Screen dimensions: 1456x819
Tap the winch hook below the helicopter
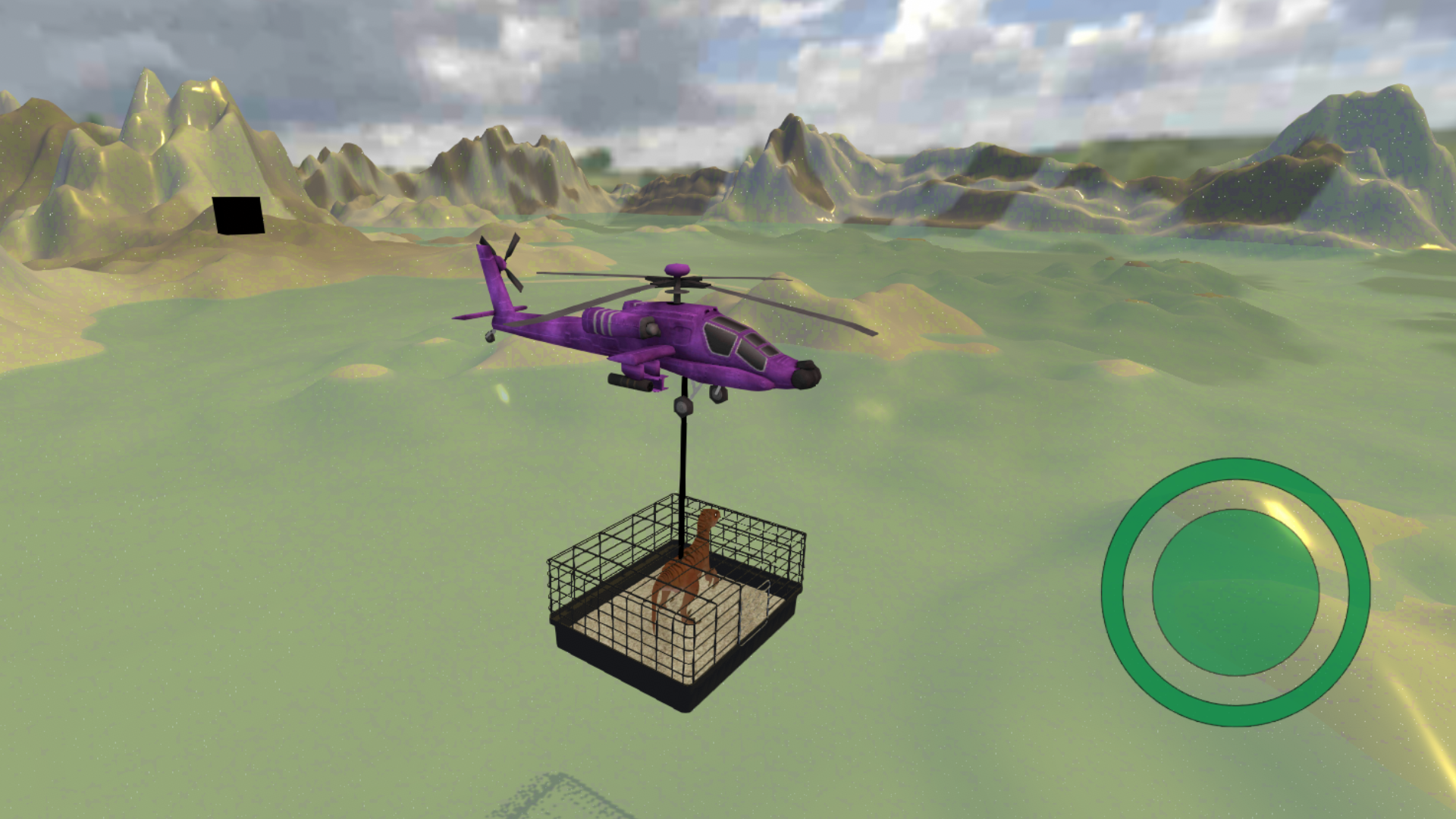[682, 407]
